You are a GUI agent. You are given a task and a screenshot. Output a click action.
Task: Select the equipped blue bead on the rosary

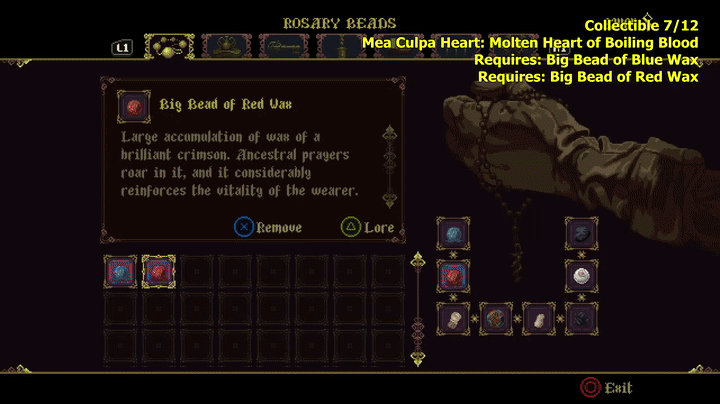click(453, 234)
